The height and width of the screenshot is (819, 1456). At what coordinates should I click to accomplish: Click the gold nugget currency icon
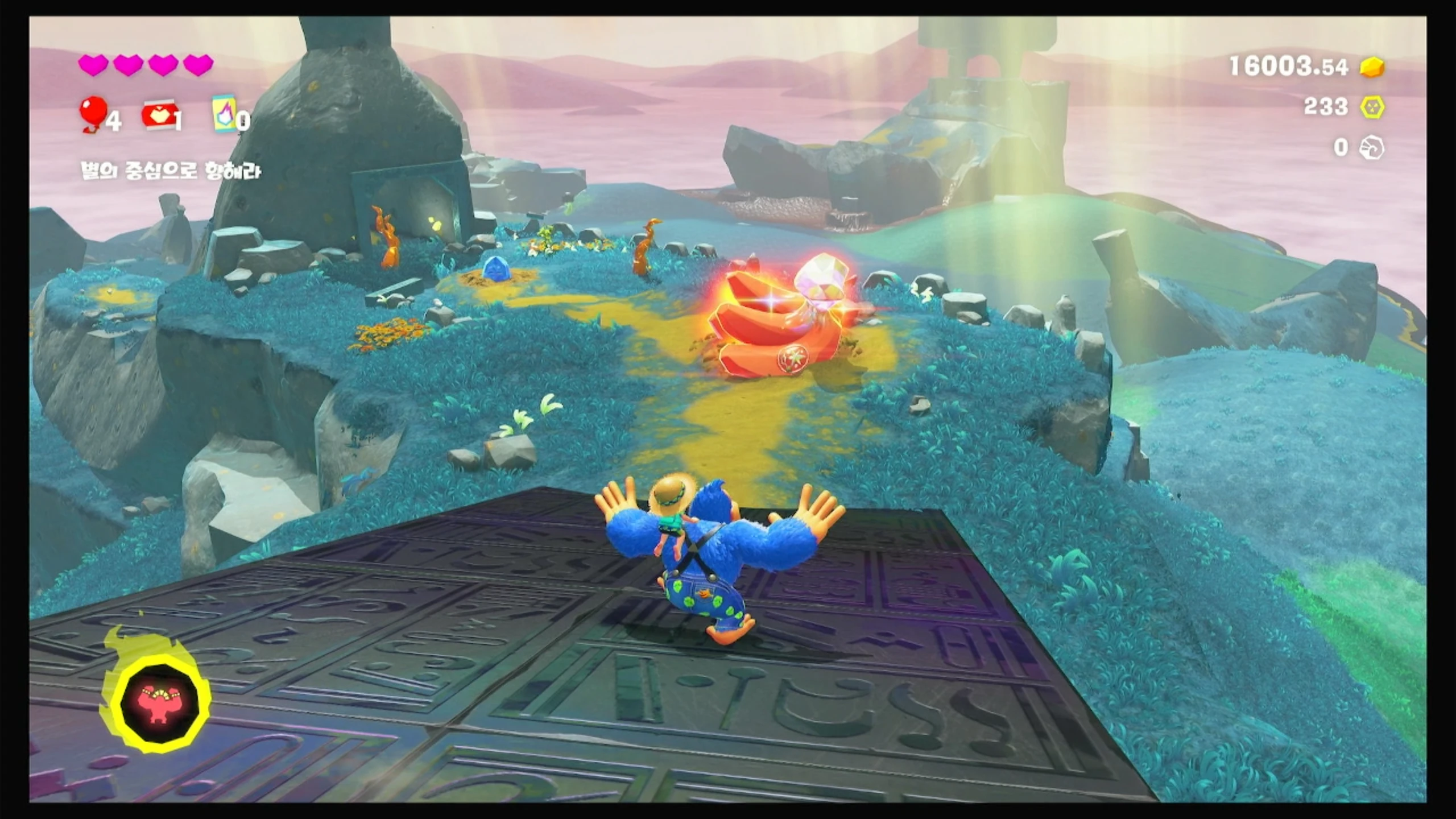(x=1372, y=67)
